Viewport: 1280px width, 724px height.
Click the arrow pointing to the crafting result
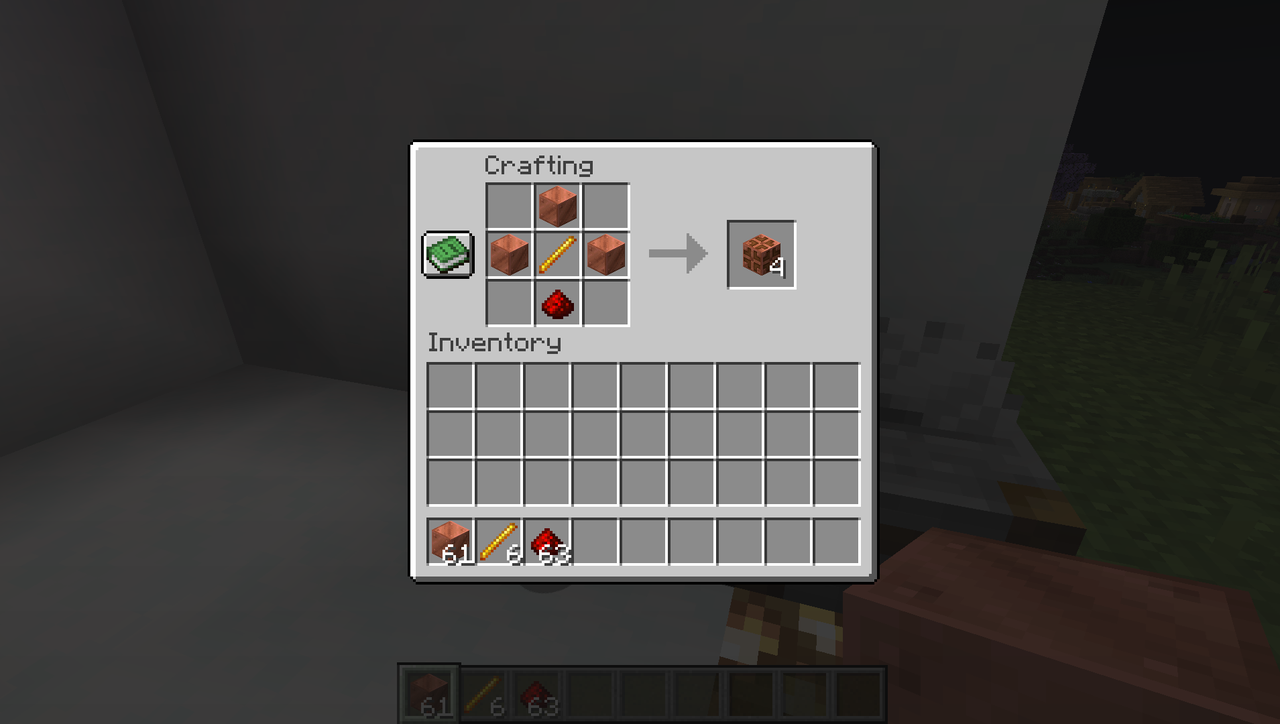[672, 253]
